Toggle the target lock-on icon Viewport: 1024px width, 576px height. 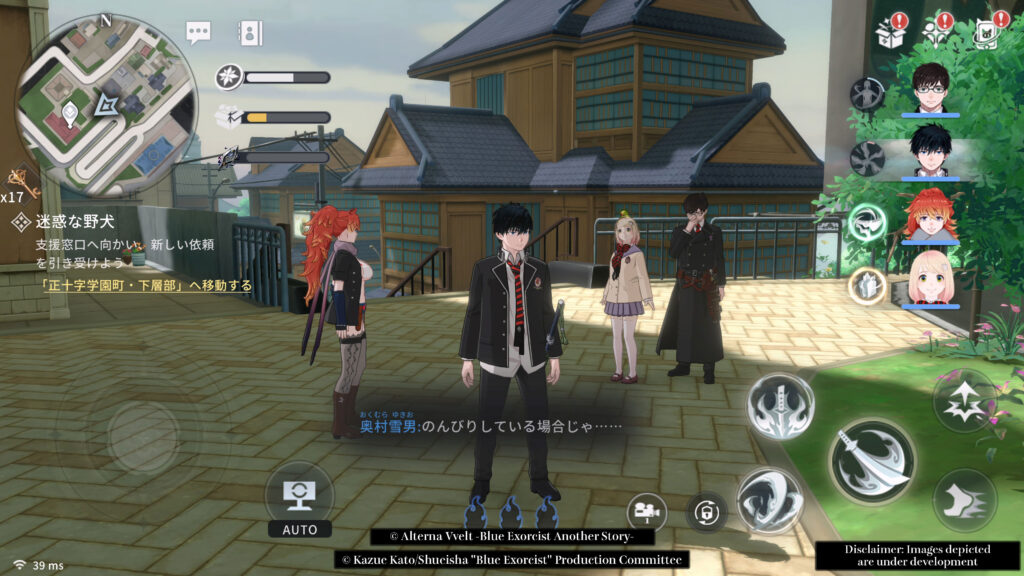tap(707, 512)
